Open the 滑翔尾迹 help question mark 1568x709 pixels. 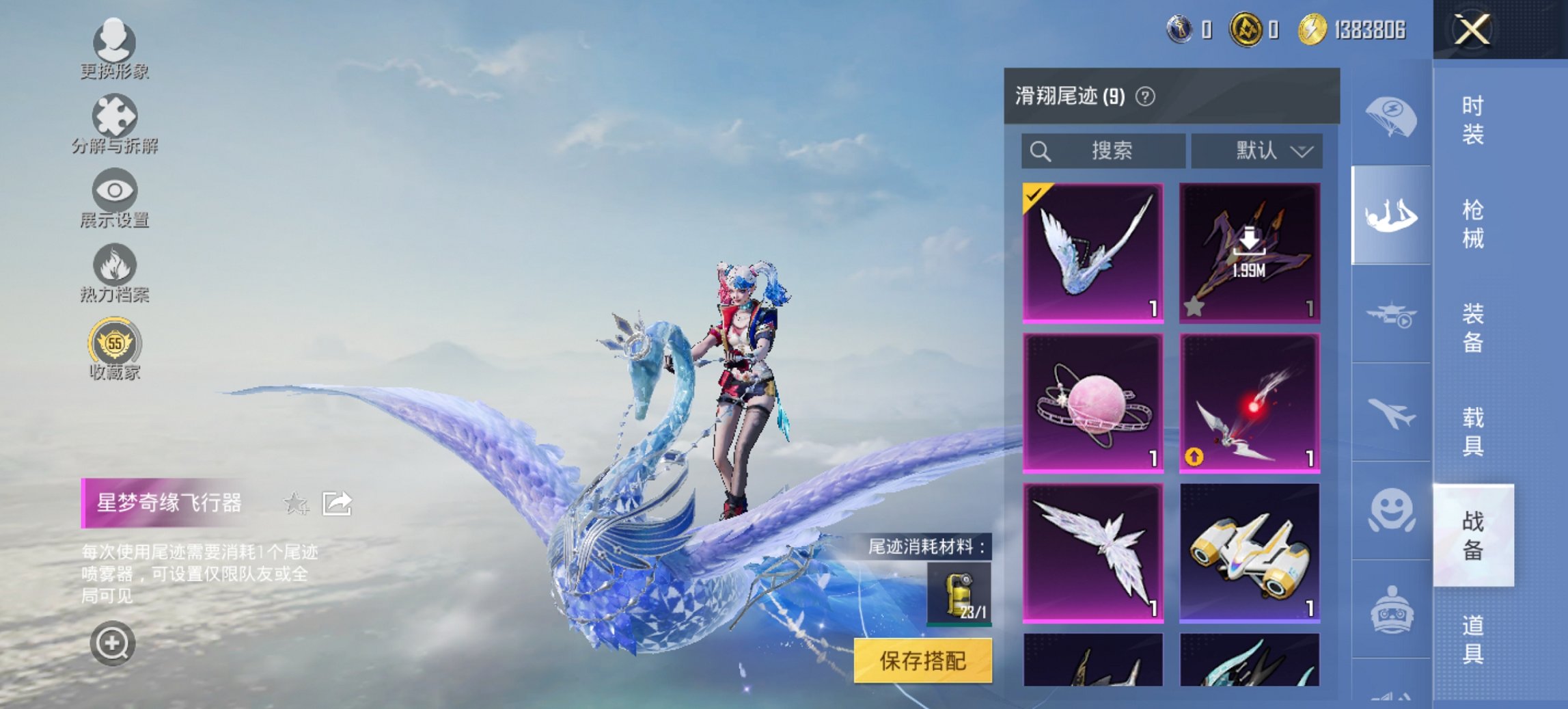(x=1146, y=96)
